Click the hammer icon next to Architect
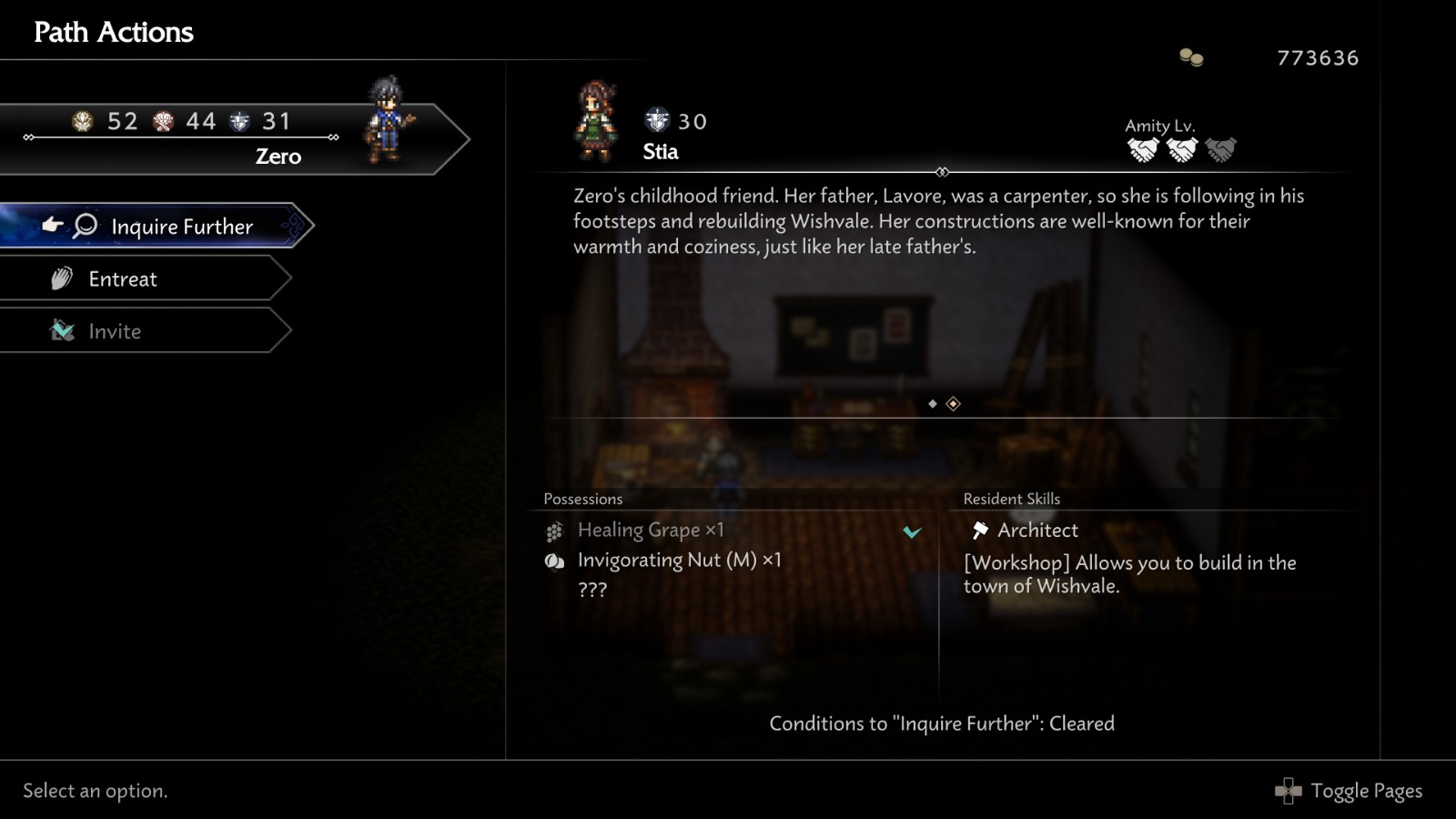The width and height of the screenshot is (1456, 819). pyautogui.click(x=981, y=530)
